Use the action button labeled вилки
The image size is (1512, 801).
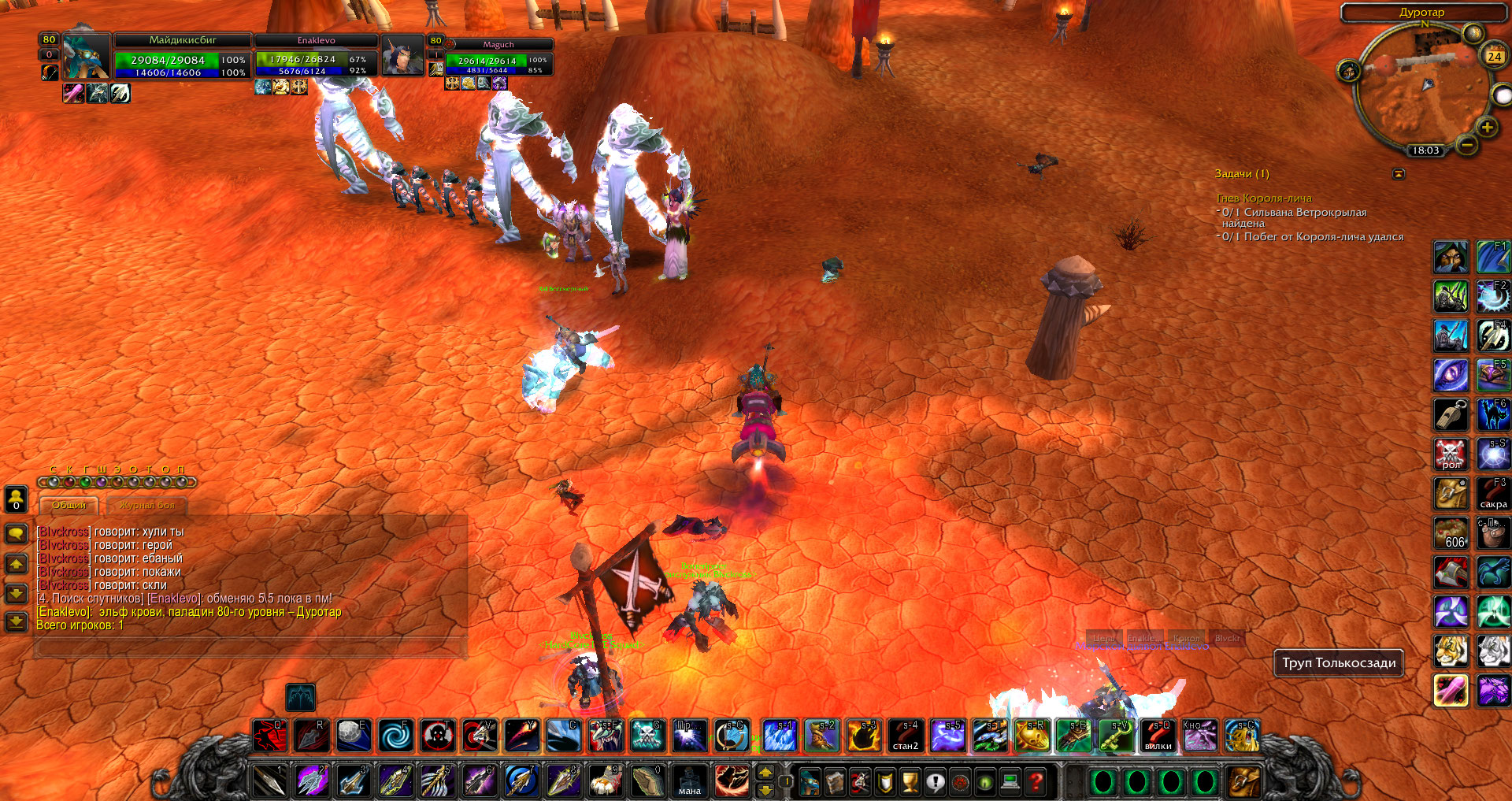(x=1158, y=736)
